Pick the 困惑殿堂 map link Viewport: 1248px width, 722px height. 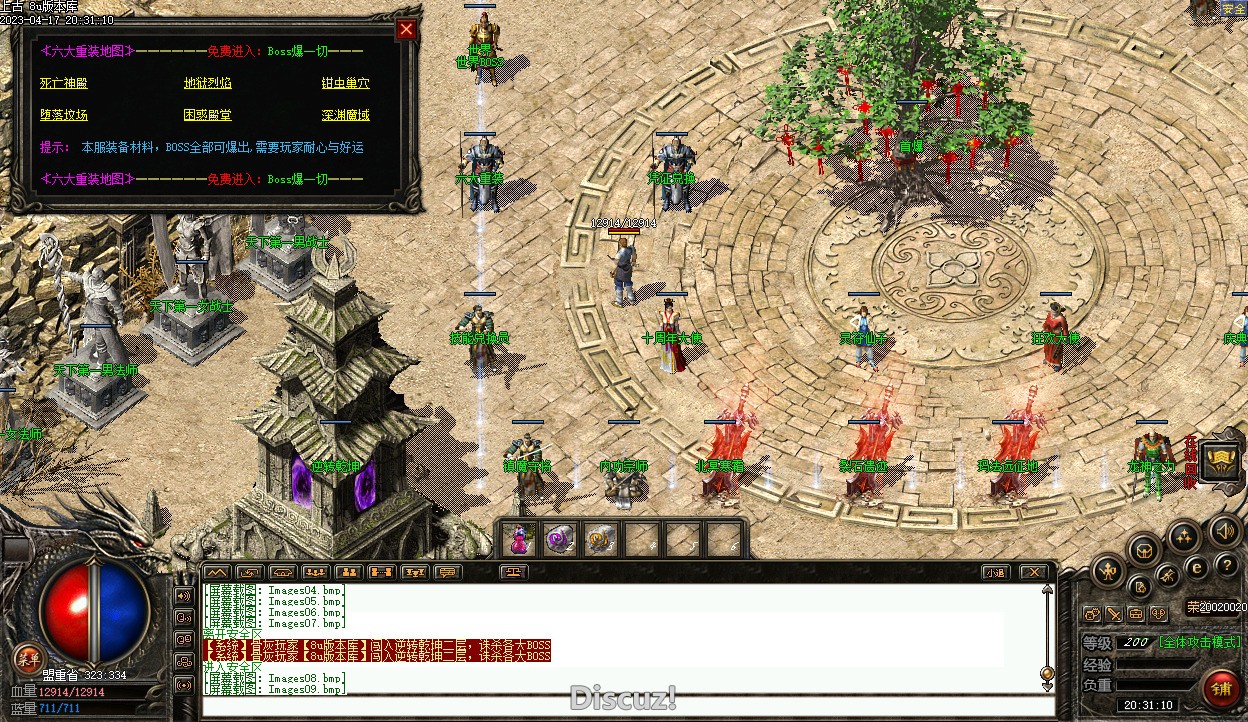207,115
